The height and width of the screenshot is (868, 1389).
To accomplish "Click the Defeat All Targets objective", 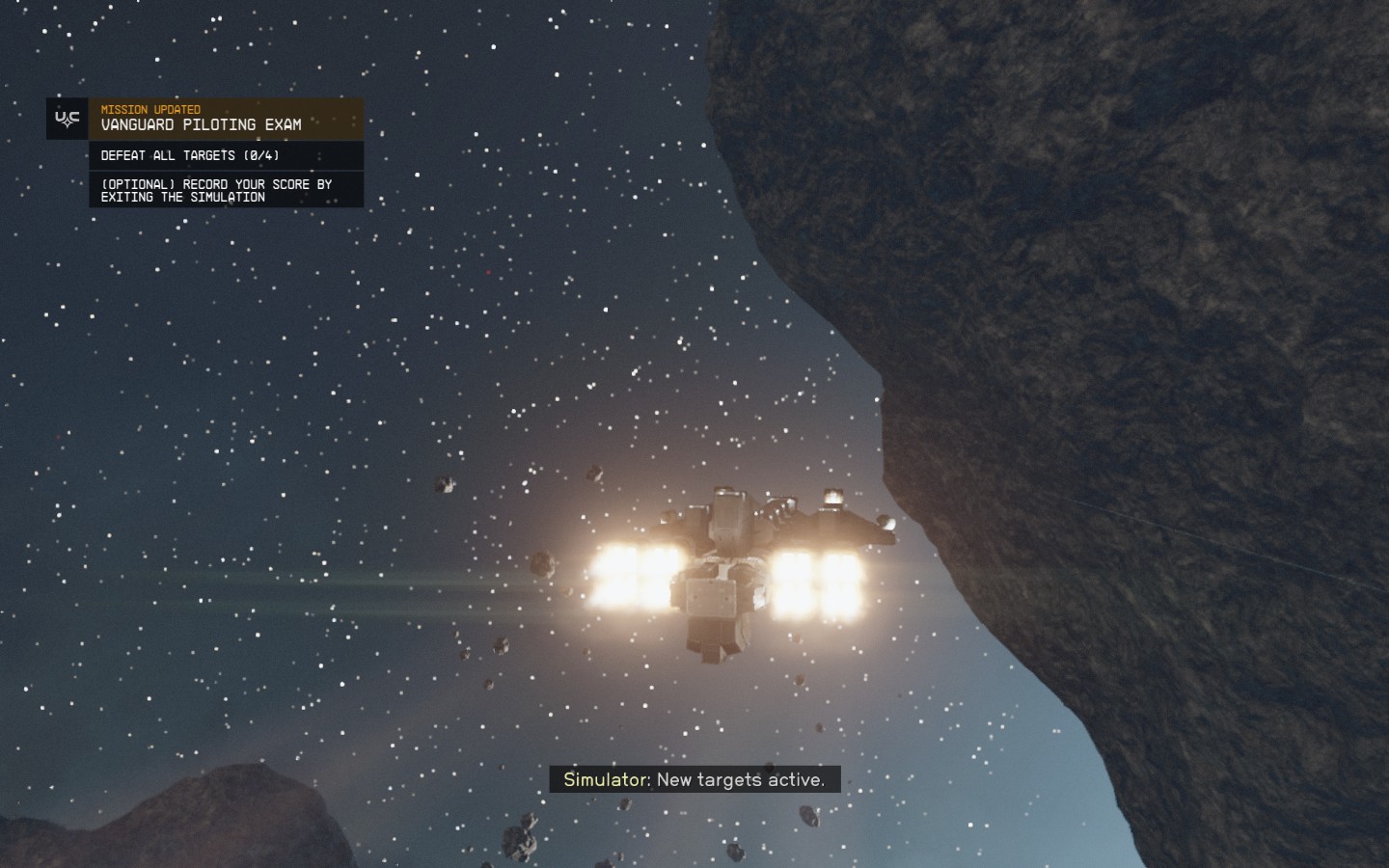I will point(190,155).
